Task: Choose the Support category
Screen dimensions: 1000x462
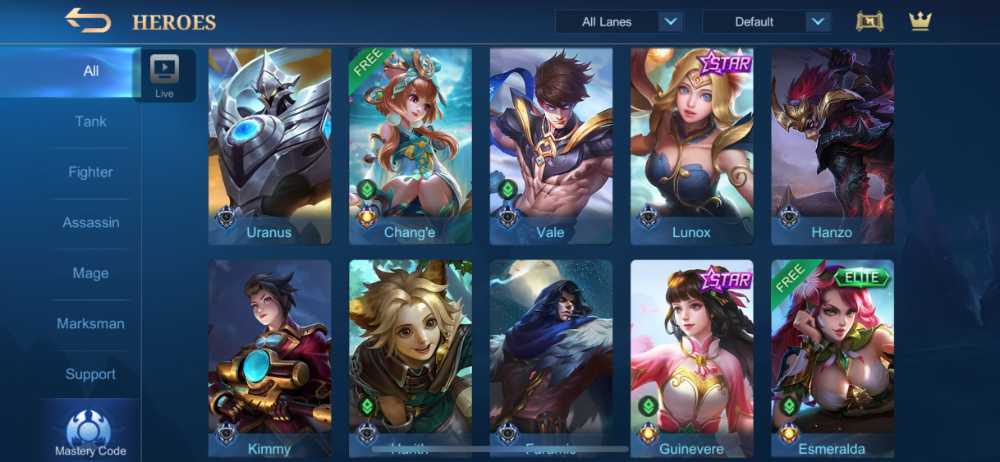Action: point(91,374)
